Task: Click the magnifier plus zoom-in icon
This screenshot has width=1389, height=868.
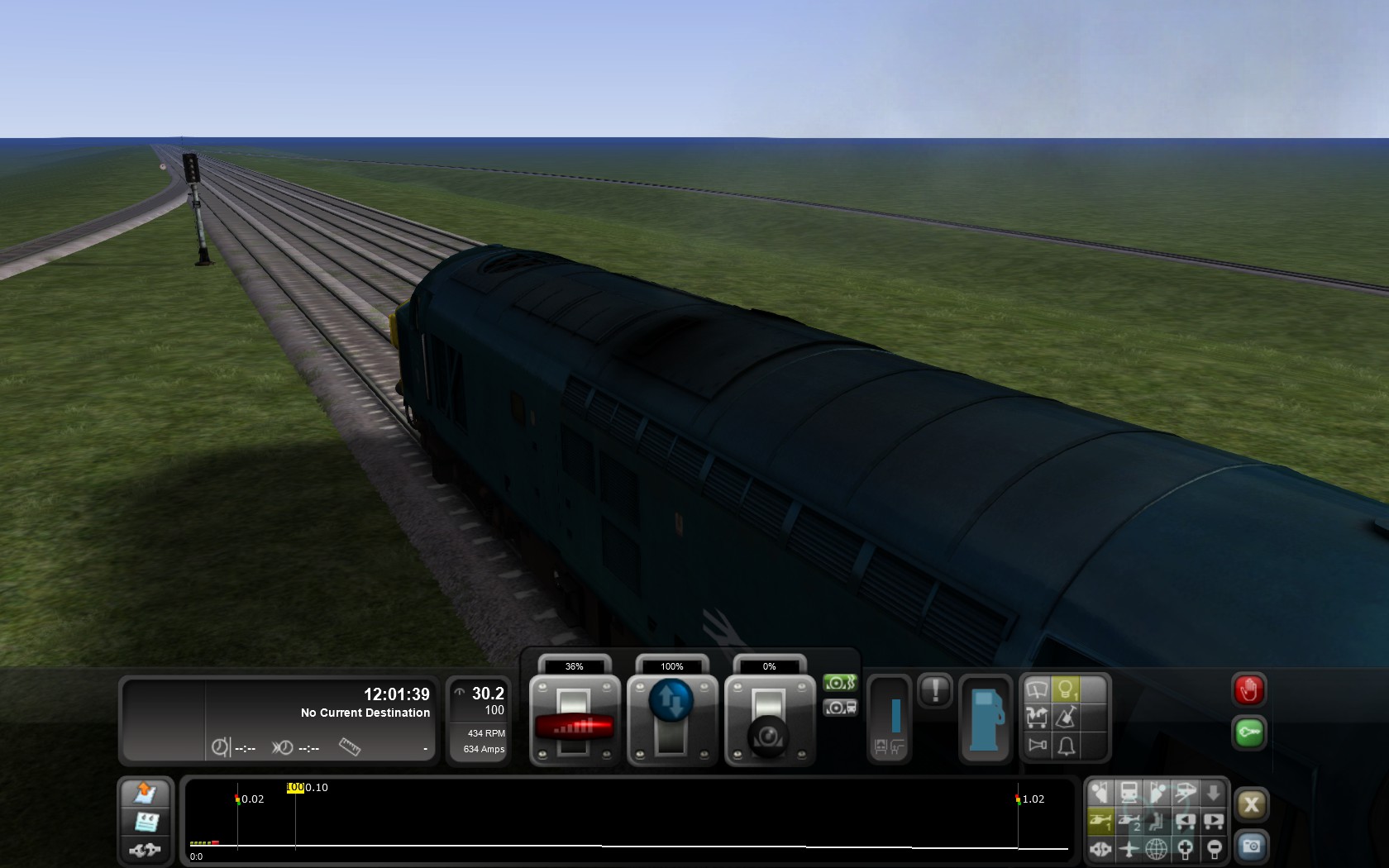Action: [x=1185, y=848]
